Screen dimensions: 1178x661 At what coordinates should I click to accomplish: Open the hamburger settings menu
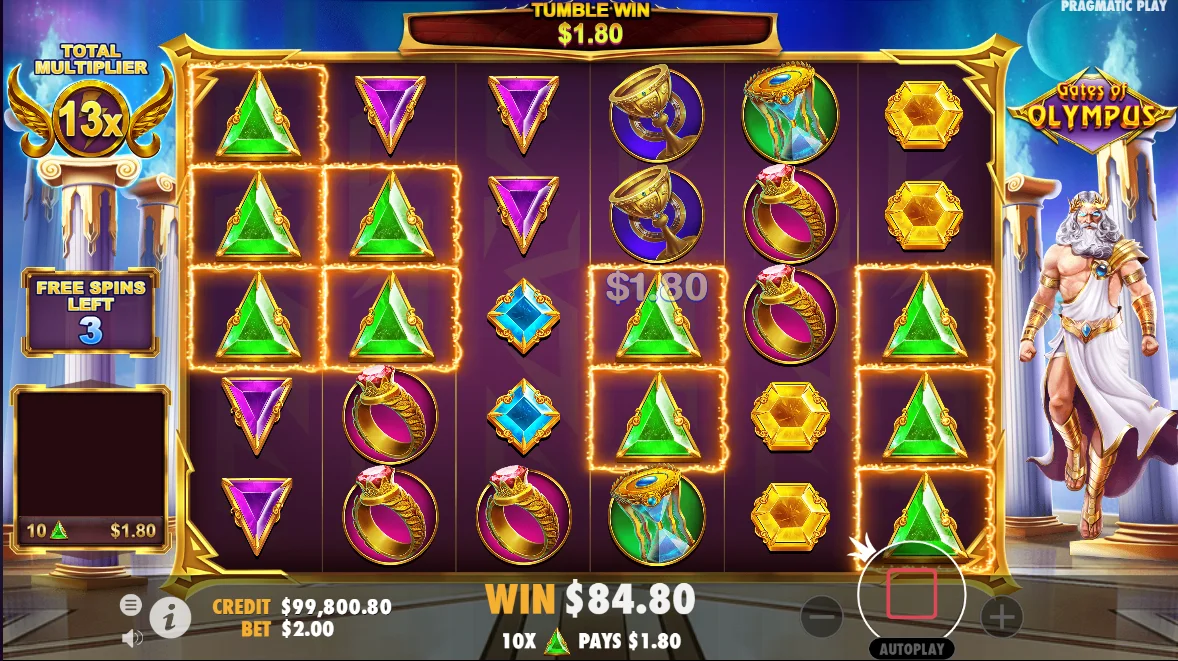[130, 604]
